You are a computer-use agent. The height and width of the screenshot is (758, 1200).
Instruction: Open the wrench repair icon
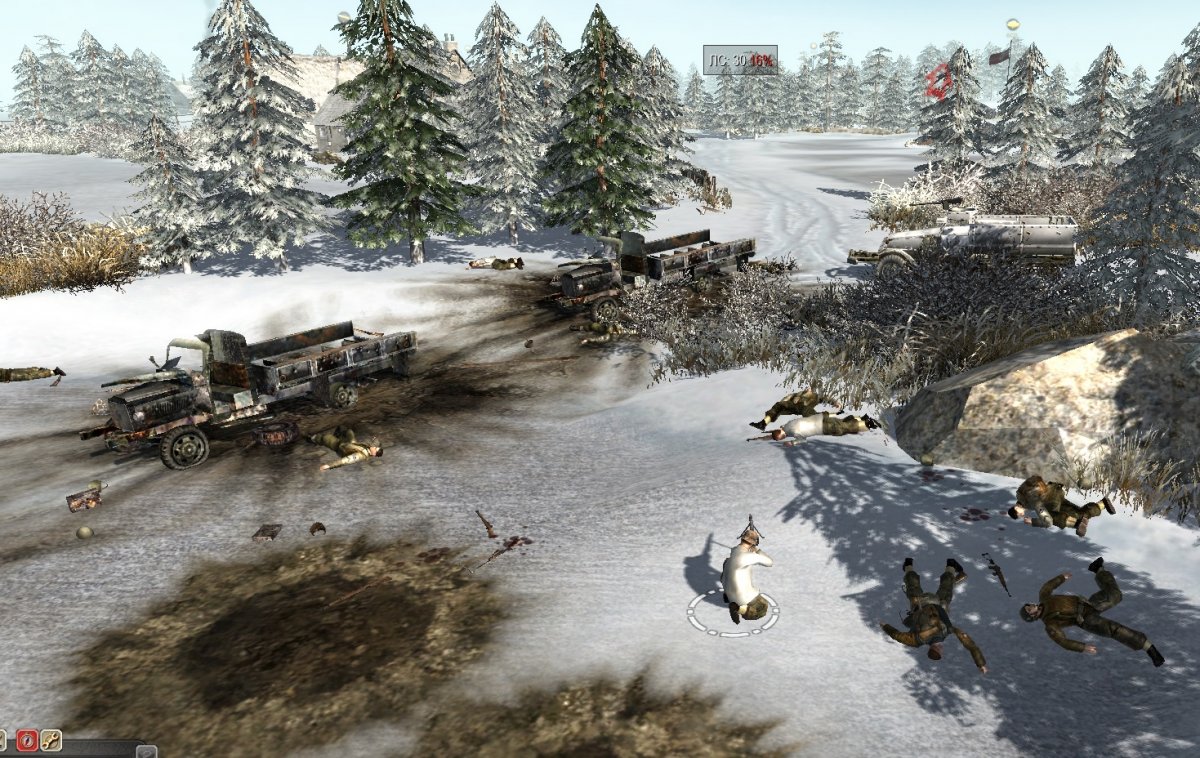[50, 741]
